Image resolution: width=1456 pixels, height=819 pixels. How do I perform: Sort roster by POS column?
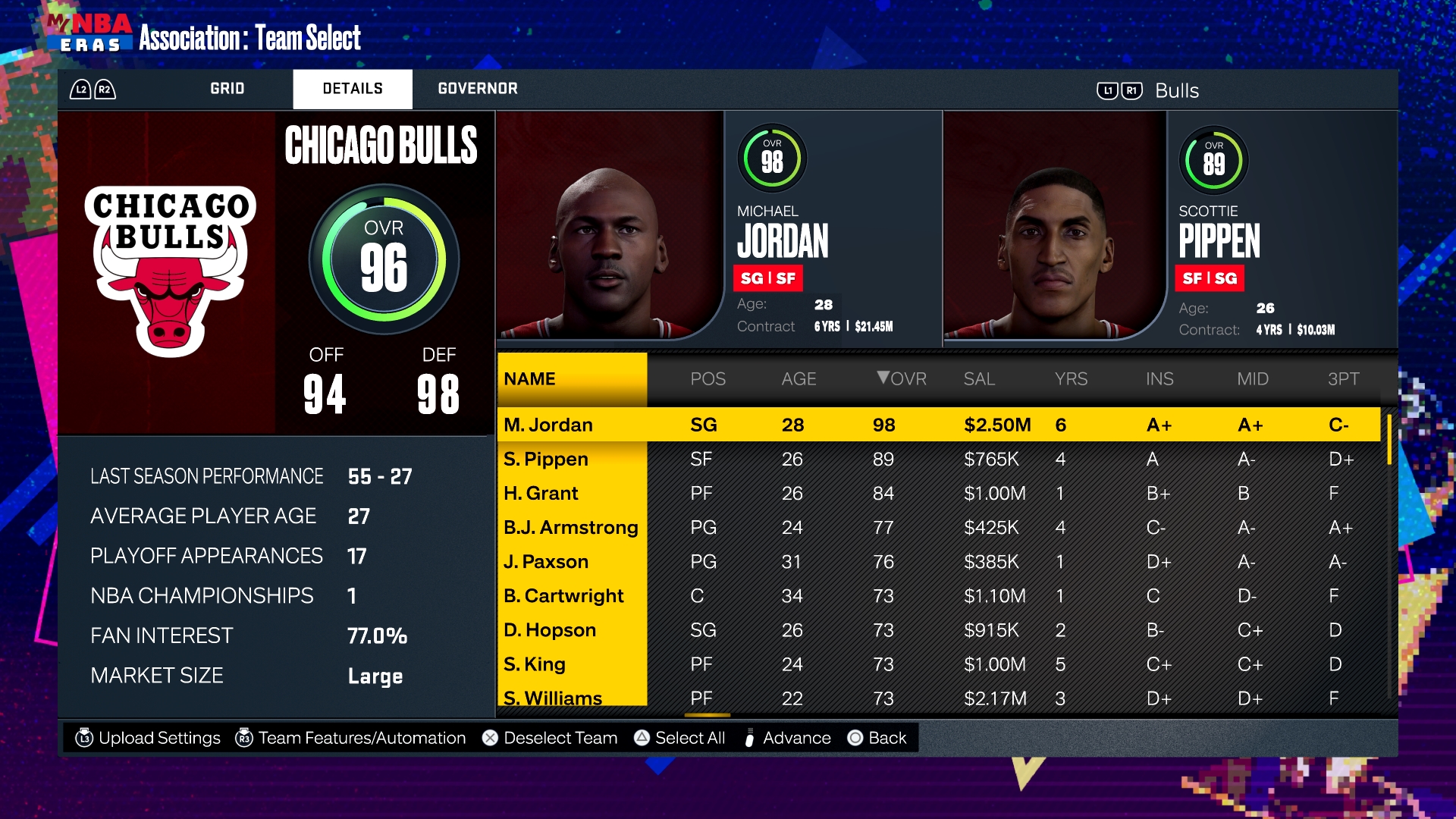708,378
